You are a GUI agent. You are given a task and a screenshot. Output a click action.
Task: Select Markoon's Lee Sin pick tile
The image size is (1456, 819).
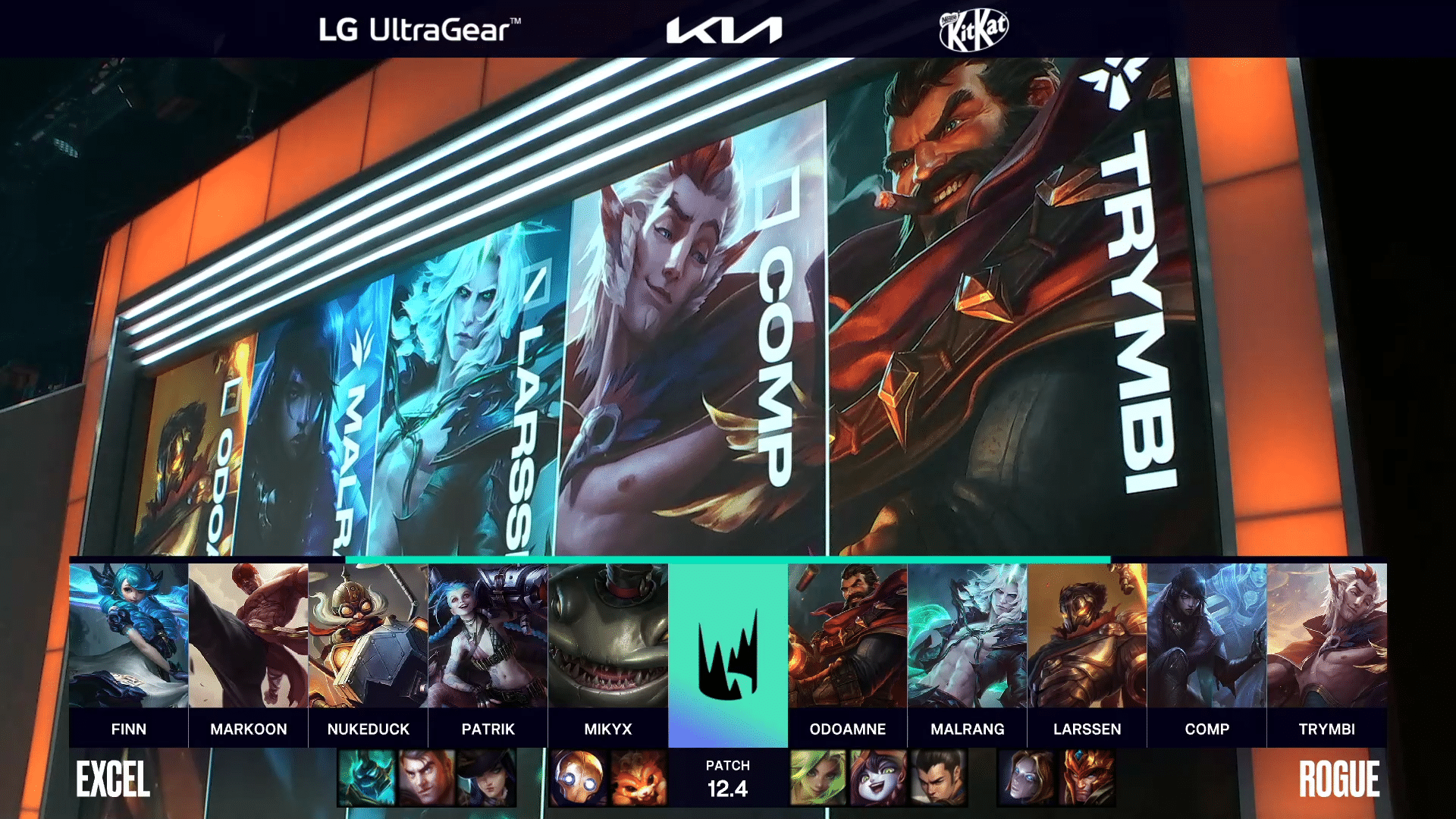(248, 635)
